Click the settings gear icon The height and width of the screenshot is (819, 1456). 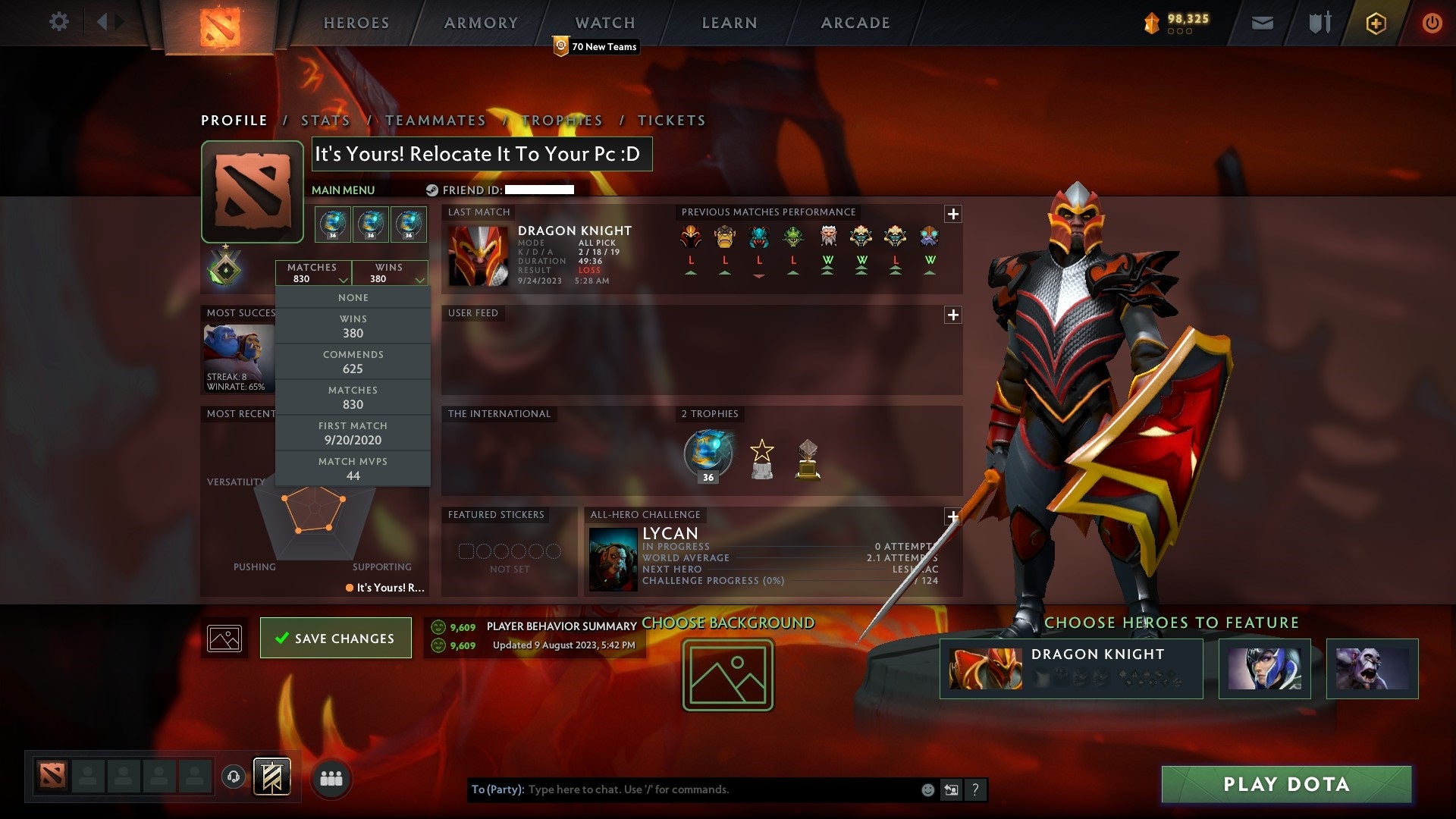pos(58,23)
